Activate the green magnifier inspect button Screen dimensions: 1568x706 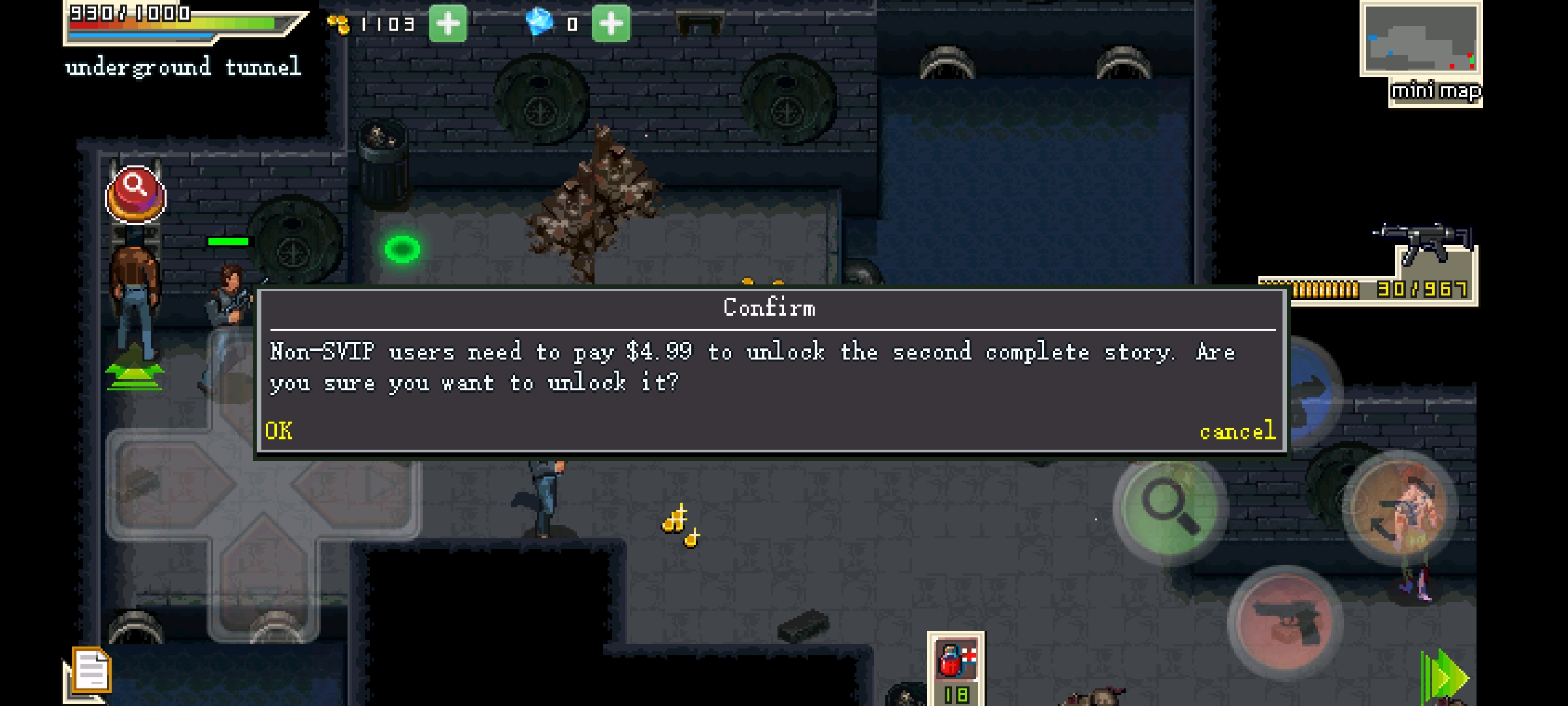click(x=1170, y=507)
